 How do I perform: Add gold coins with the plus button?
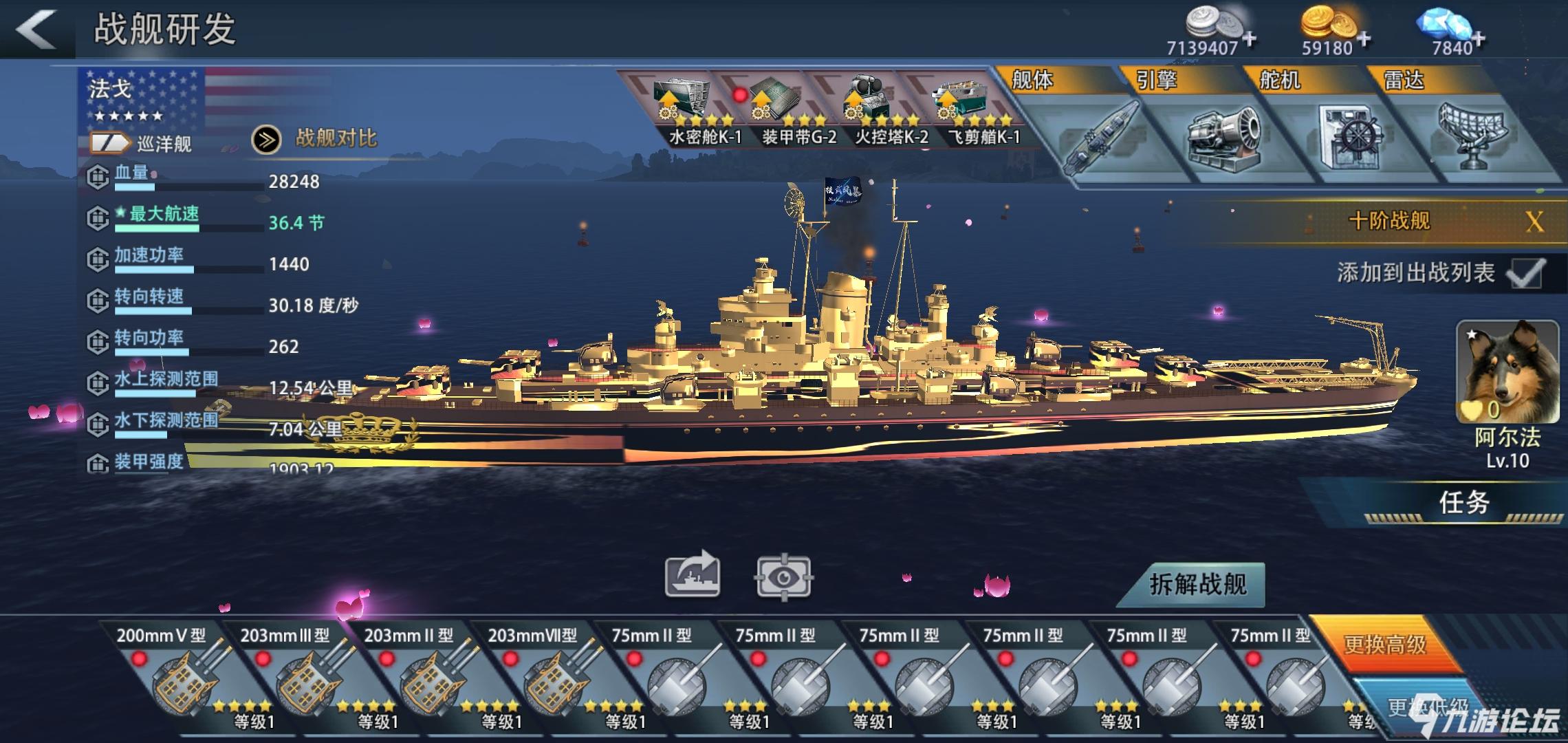[x=1364, y=39]
